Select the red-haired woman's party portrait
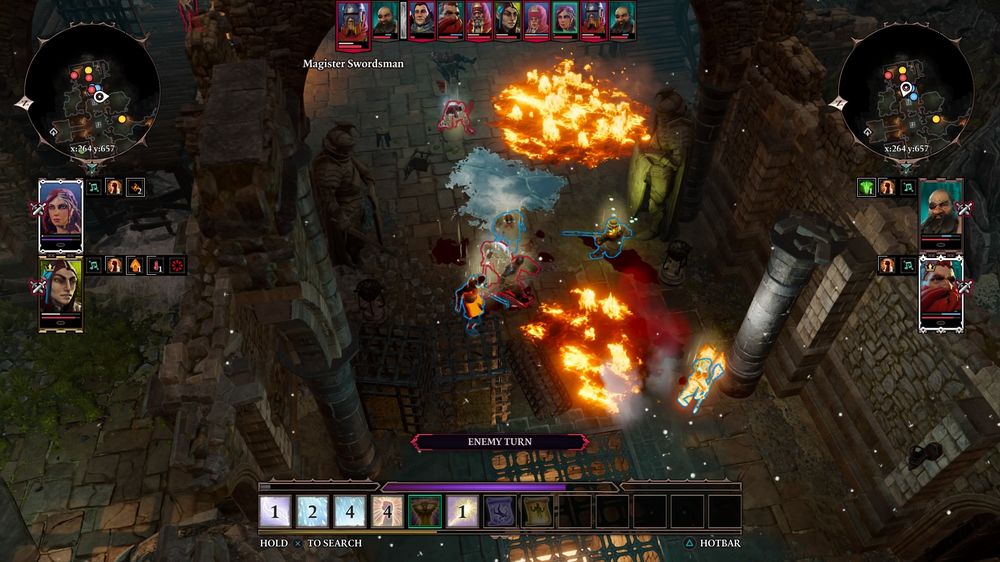1000x562 pixels. tap(60, 215)
